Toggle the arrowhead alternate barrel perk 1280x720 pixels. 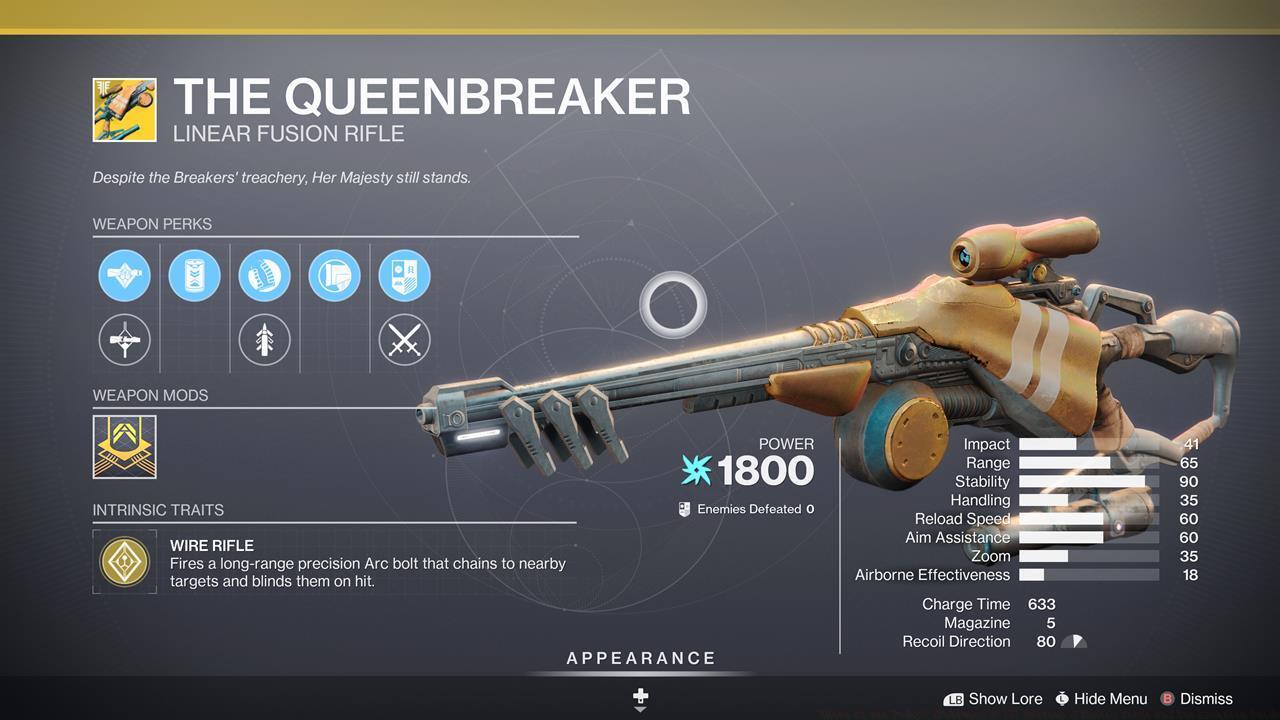[x=124, y=340]
